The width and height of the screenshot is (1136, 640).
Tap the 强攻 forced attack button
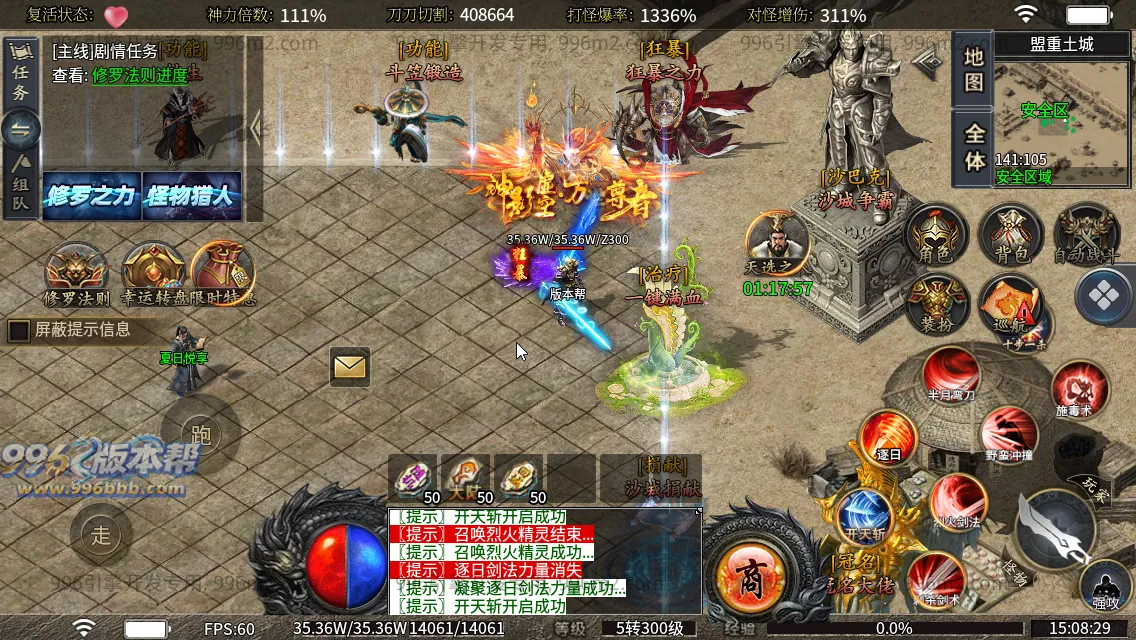1106,588
